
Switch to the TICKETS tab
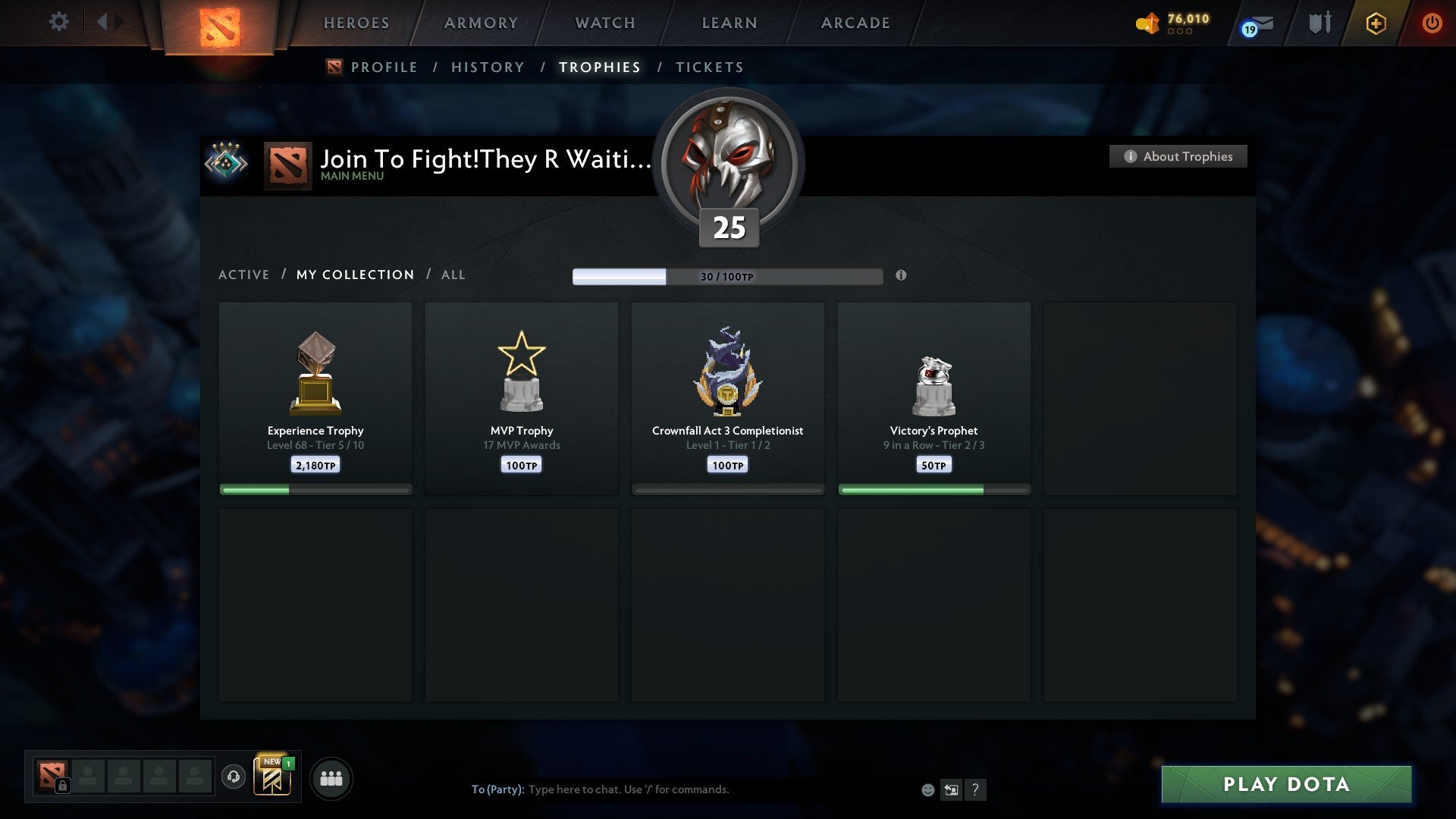click(x=709, y=67)
